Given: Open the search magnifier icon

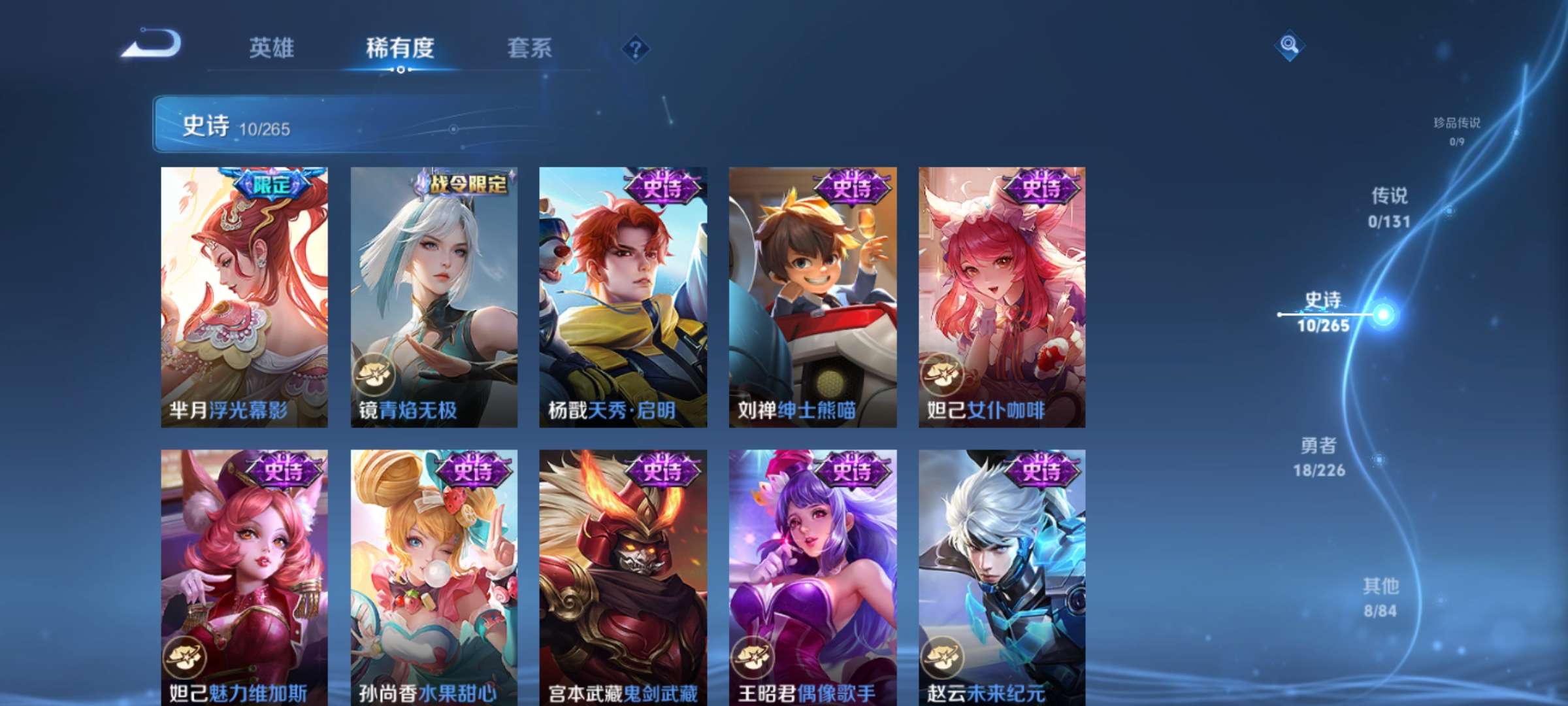Looking at the screenshot, I should point(1289,44).
